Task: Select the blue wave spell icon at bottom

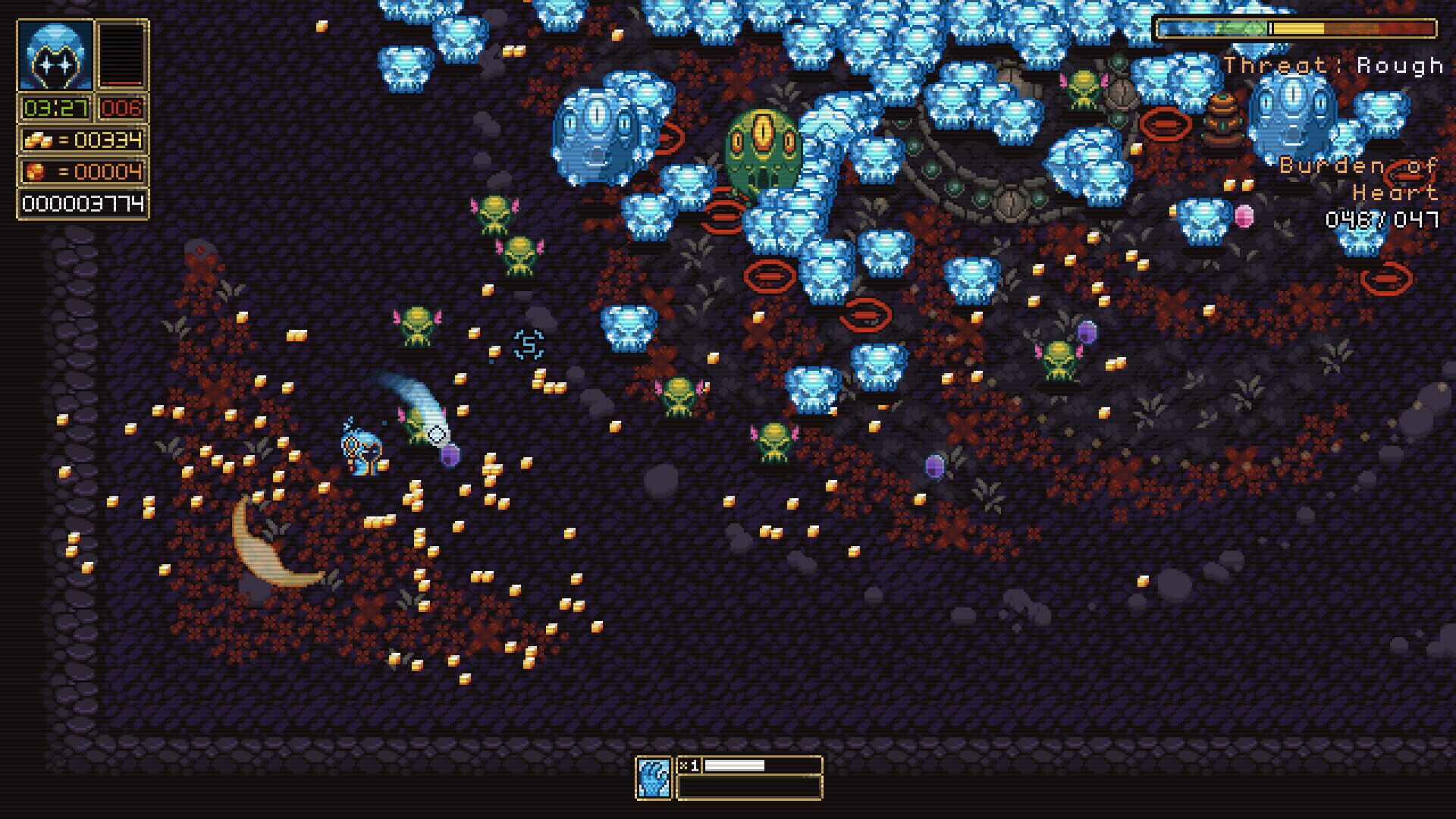Action: (652, 775)
